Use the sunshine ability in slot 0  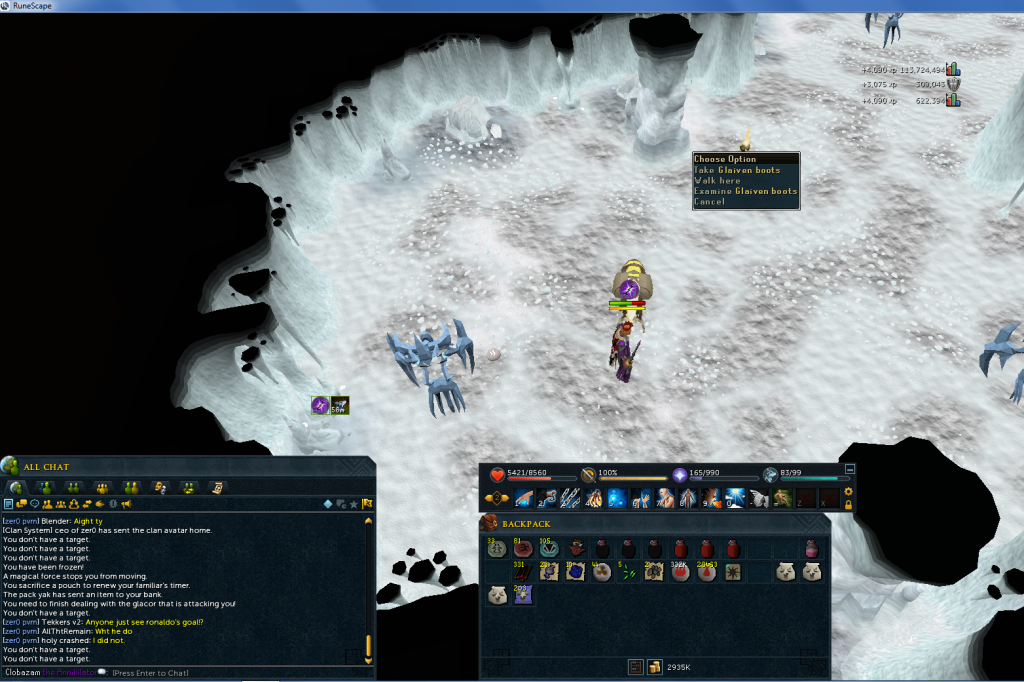click(736, 498)
